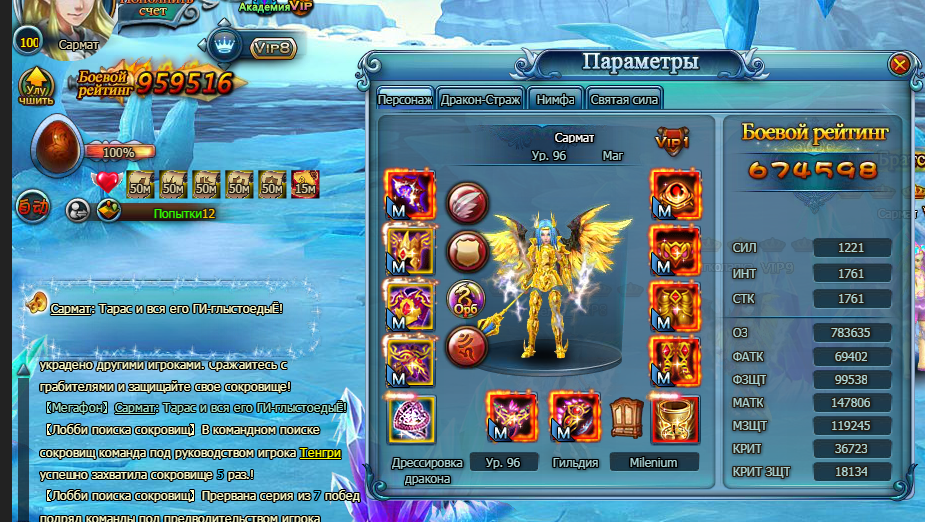Viewport: 925px width, 522px height.
Task: Open the Улучшить upgrade arrow button
Action: click(x=35, y=86)
